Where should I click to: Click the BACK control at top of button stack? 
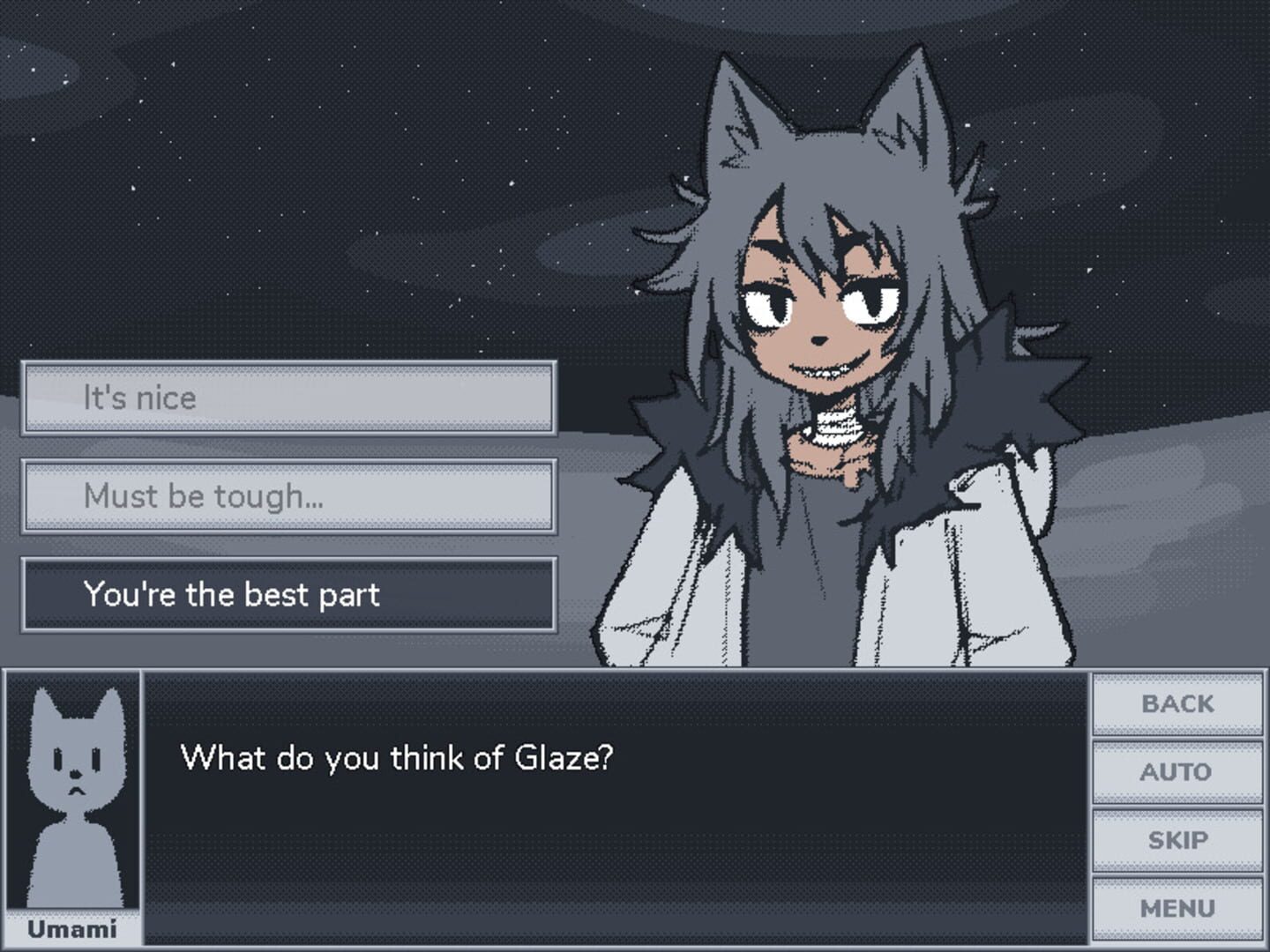tap(1177, 703)
